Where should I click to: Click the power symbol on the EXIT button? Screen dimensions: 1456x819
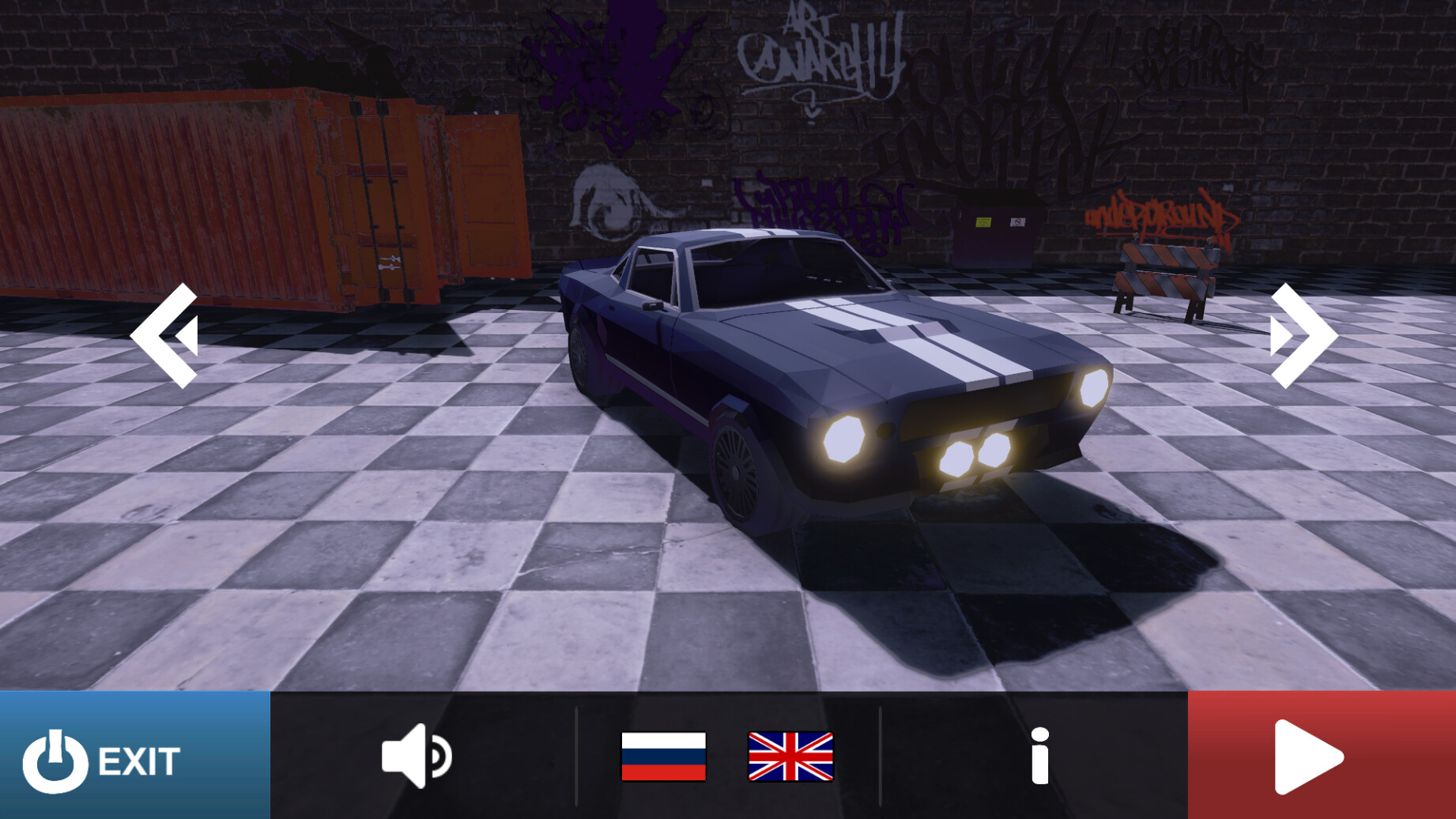click(x=55, y=761)
